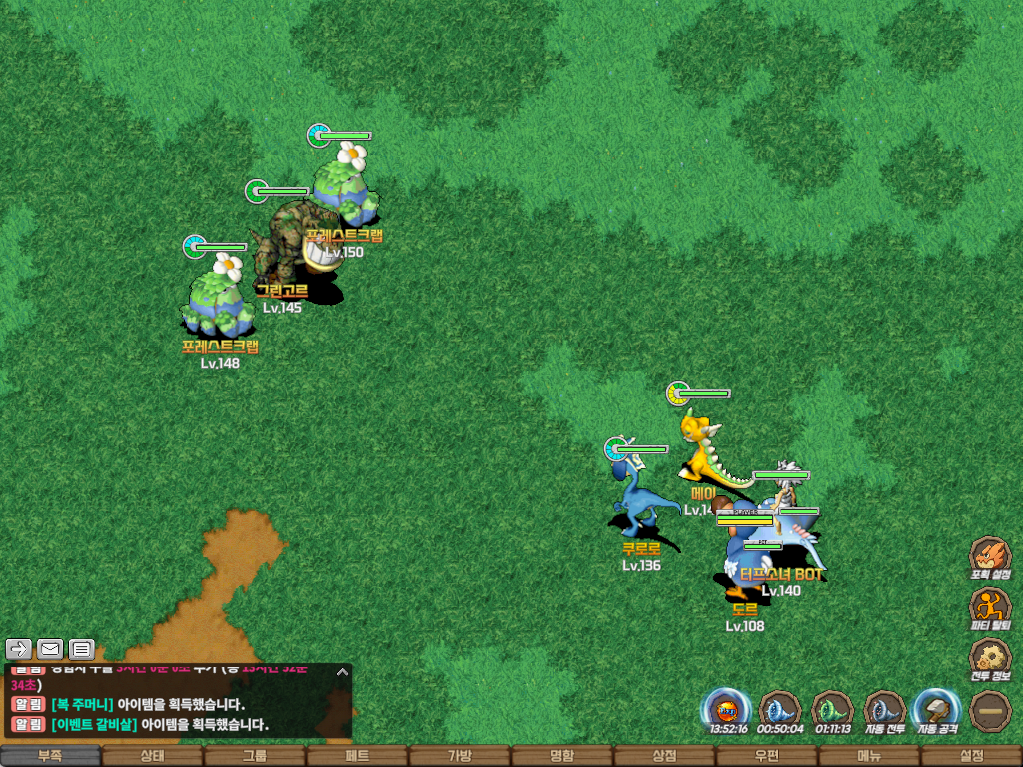Click the envelope button above the chat
1023x767 pixels.
pos(50,649)
